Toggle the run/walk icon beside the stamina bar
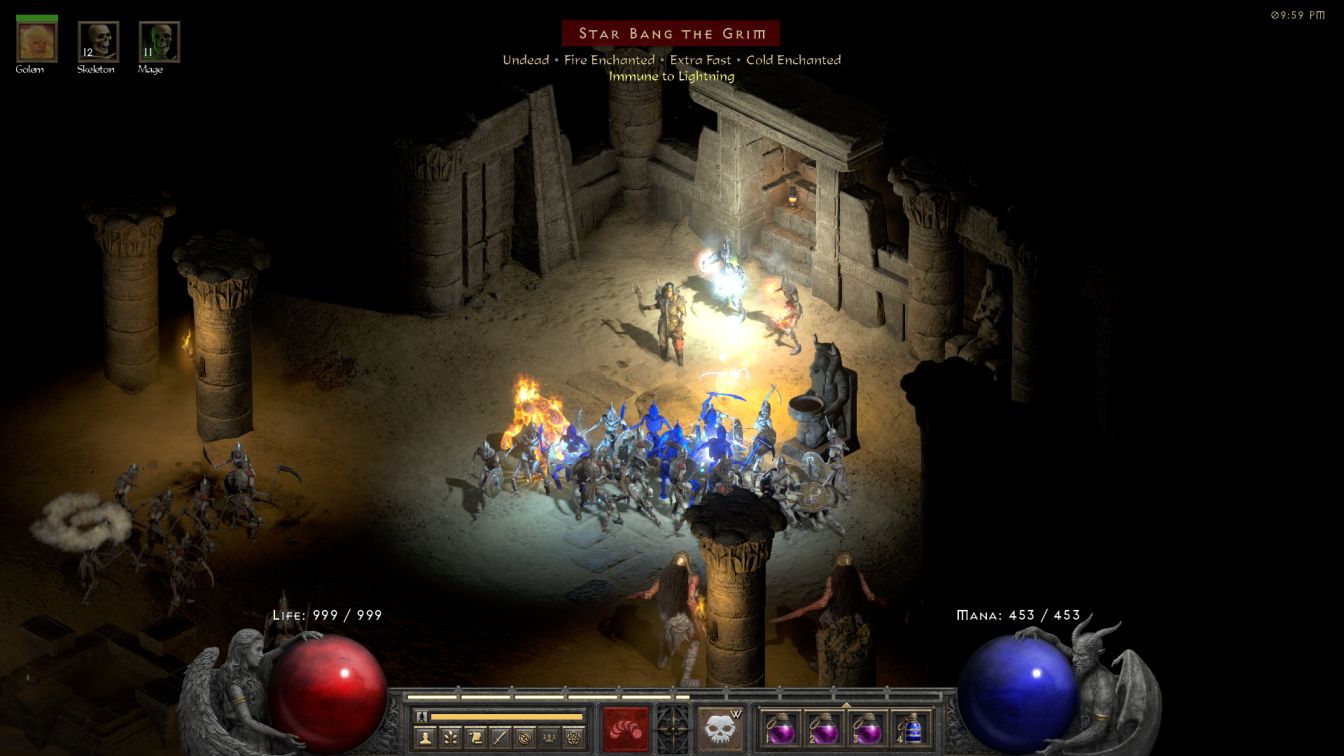 click(x=422, y=716)
